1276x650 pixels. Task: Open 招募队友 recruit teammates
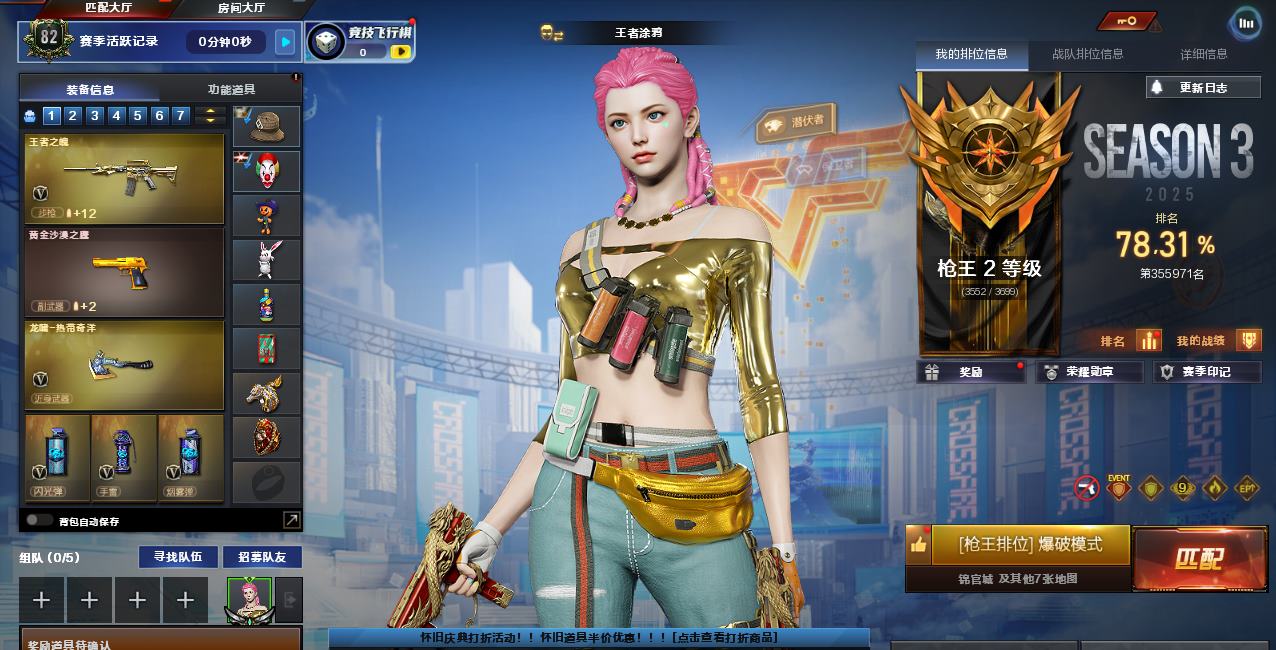coord(262,557)
